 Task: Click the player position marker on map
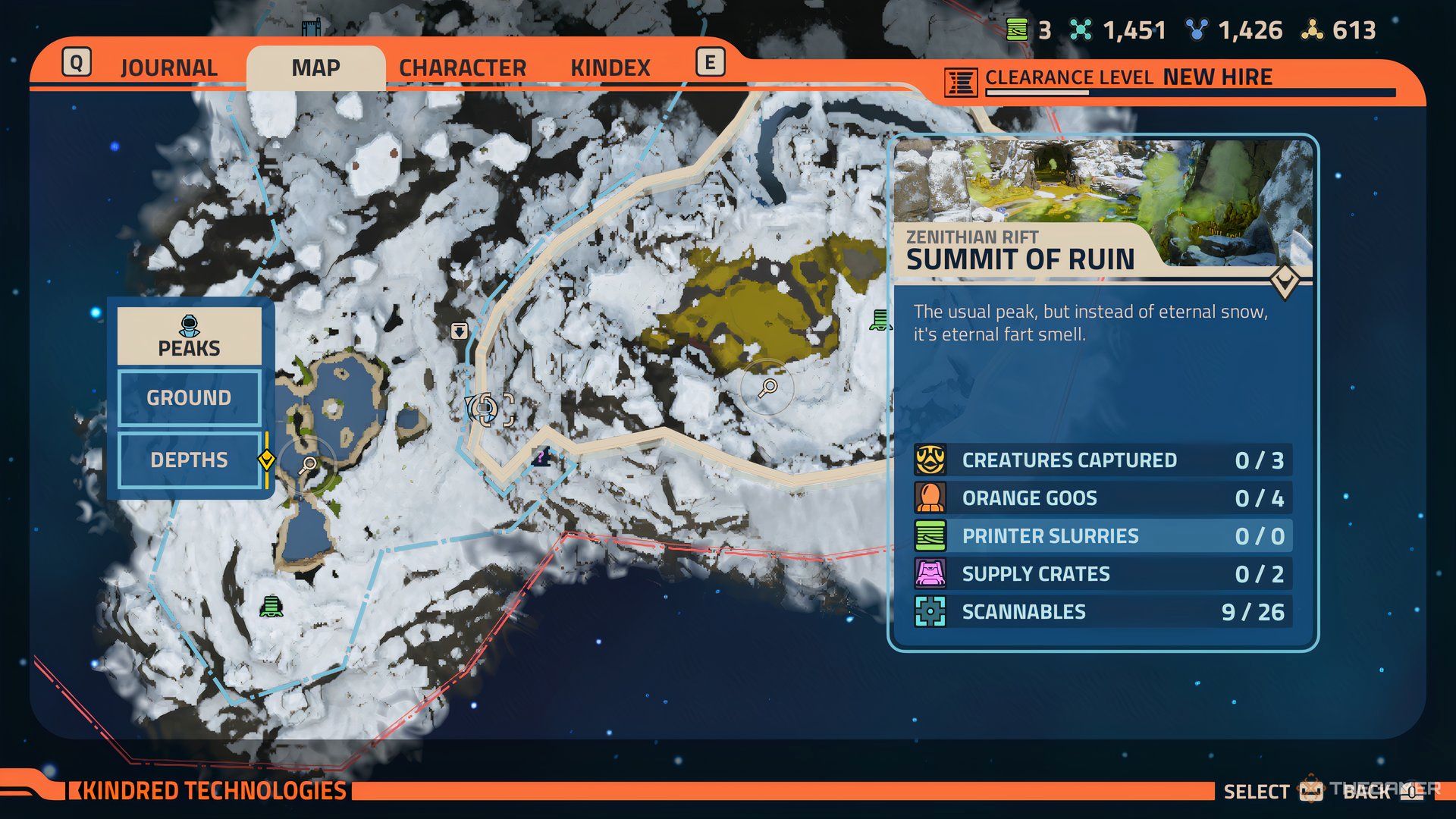(485, 409)
